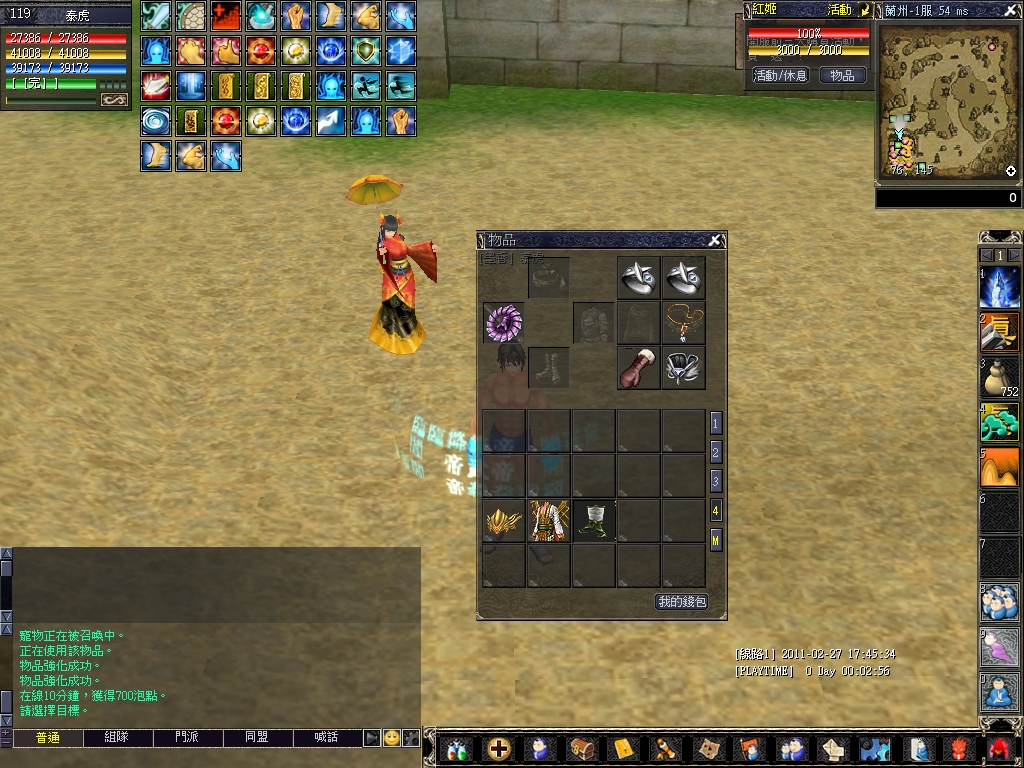The width and height of the screenshot is (1024, 768).
Task: Click the purple spiral weapon equipment slot
Action: click(x=504, y=323)
